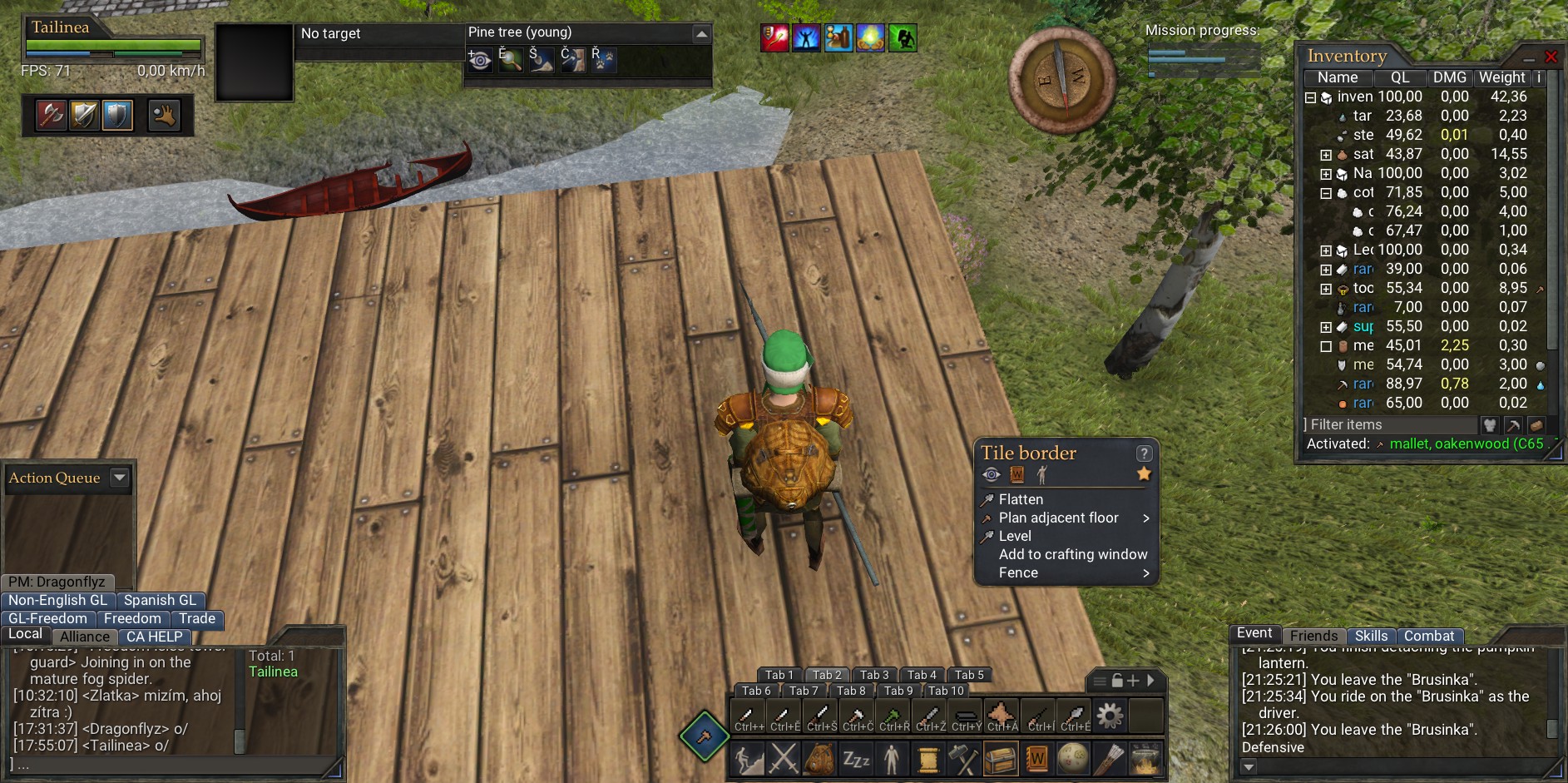
Task: Switch to the Skills tab
Action: tap(1371, 636)
